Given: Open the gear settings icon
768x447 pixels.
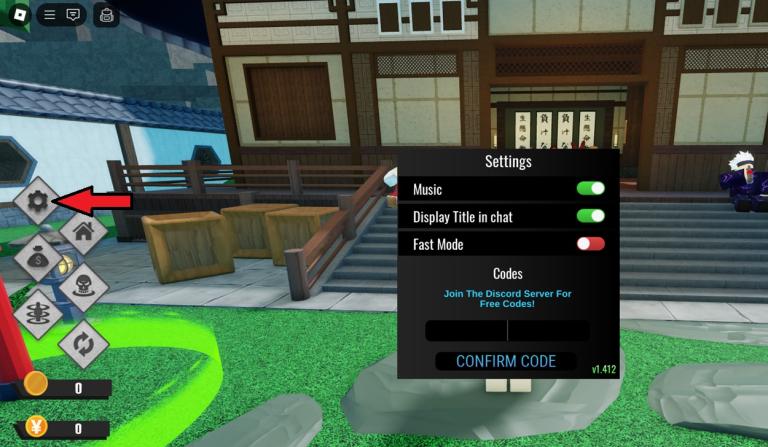Looking at the screenshot, I should [37, 202].
